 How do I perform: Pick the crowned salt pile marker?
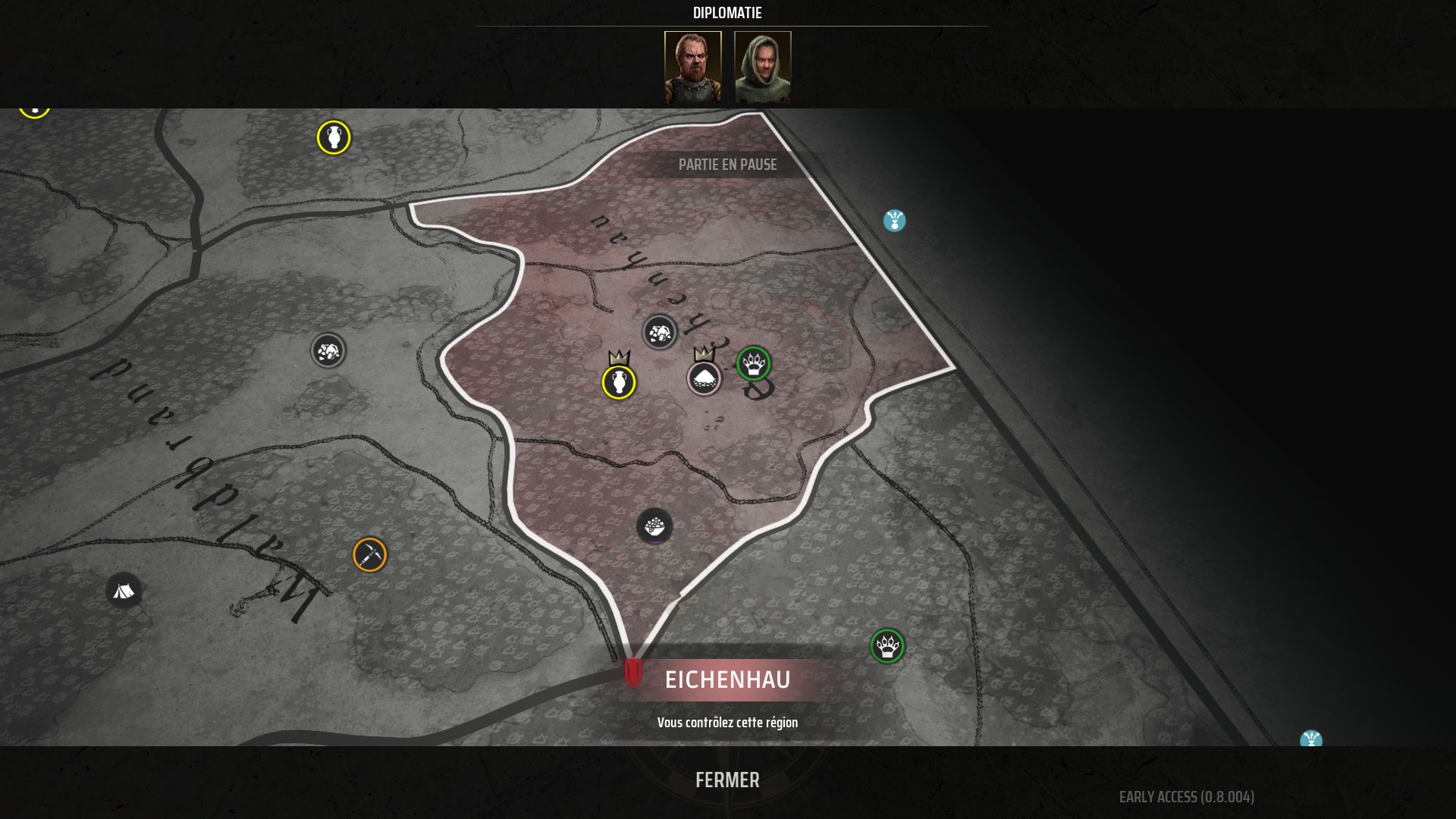coord(704,378)
